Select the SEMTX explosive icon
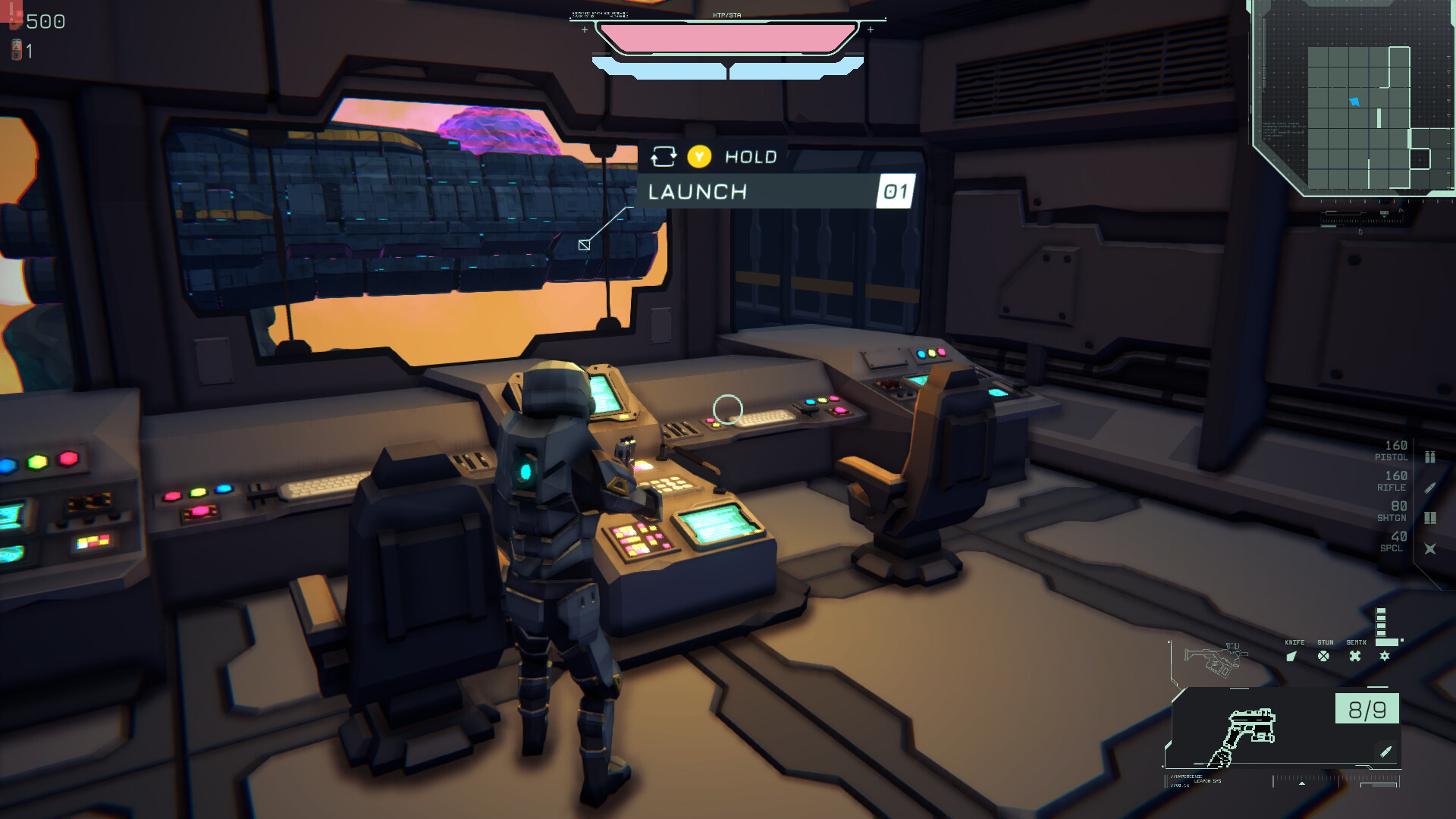Image resolution: width=1456 pixels, height=819 pixels. coord(1354,656)
